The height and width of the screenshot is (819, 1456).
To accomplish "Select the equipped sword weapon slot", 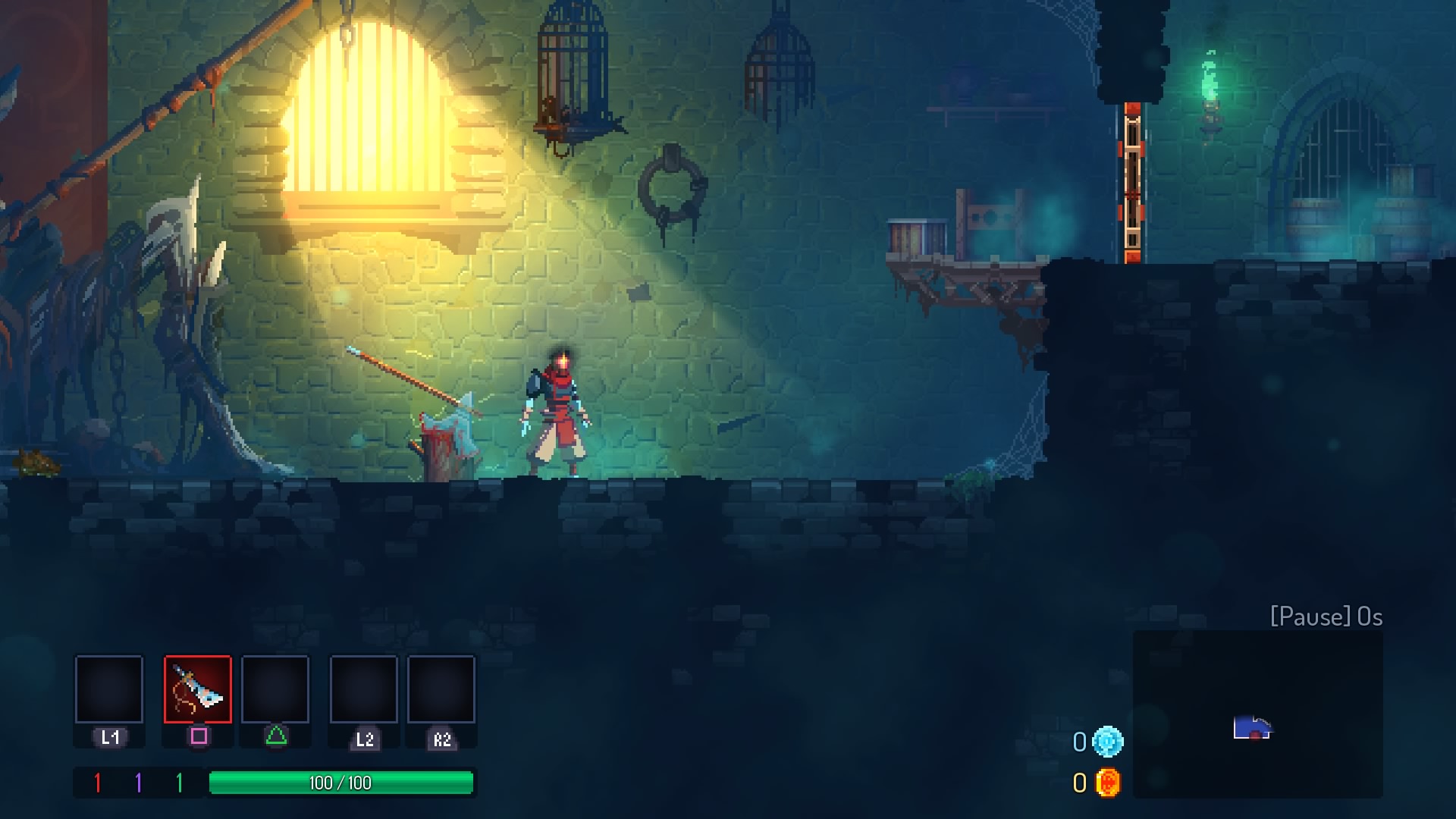I will 198,689.
